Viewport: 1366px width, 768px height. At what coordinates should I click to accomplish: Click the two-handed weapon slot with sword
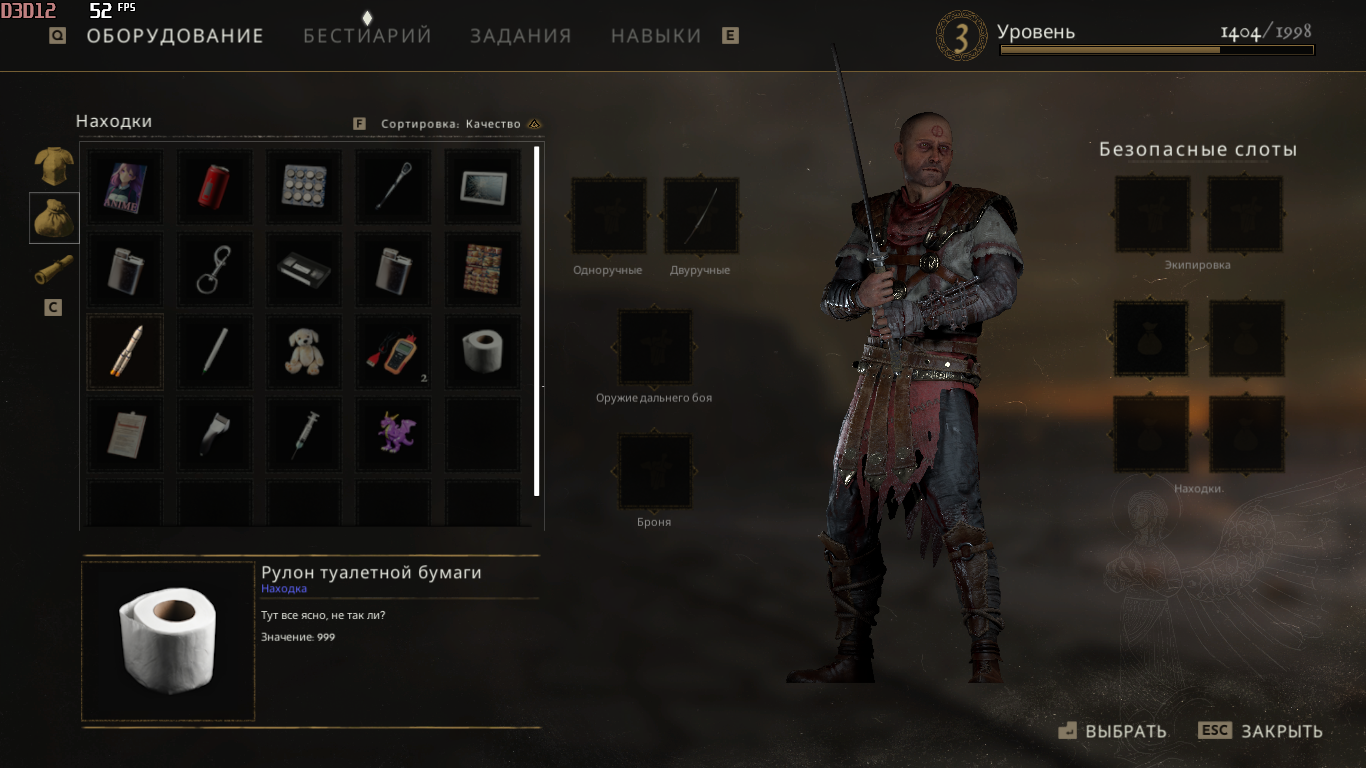(701, 216)
